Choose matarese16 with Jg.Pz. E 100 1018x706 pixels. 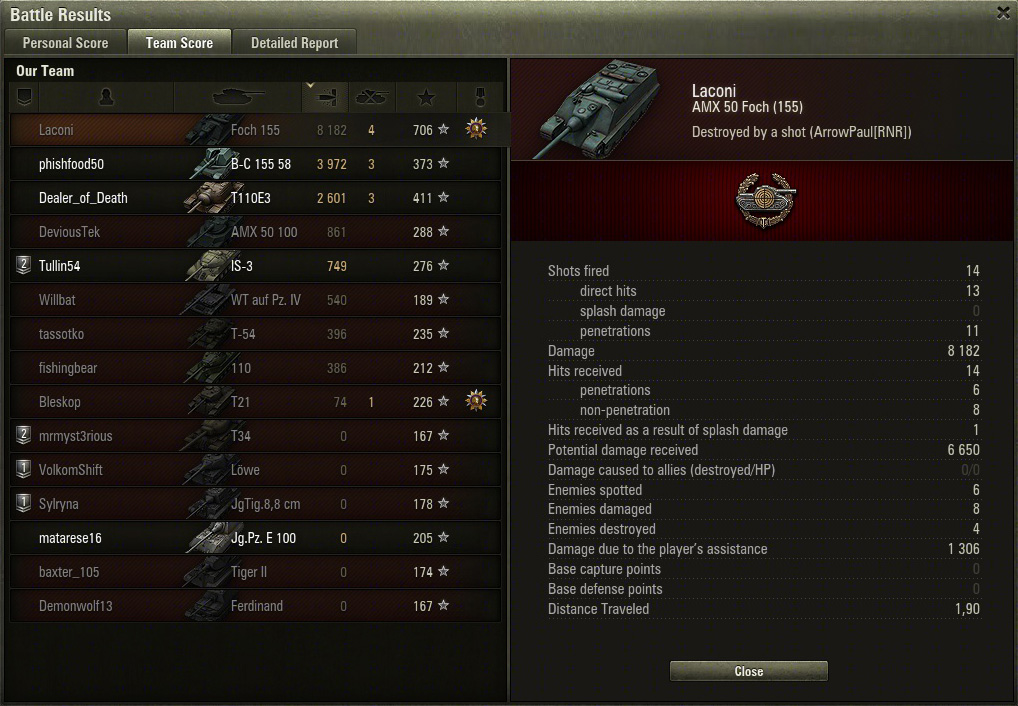[70, 538]
